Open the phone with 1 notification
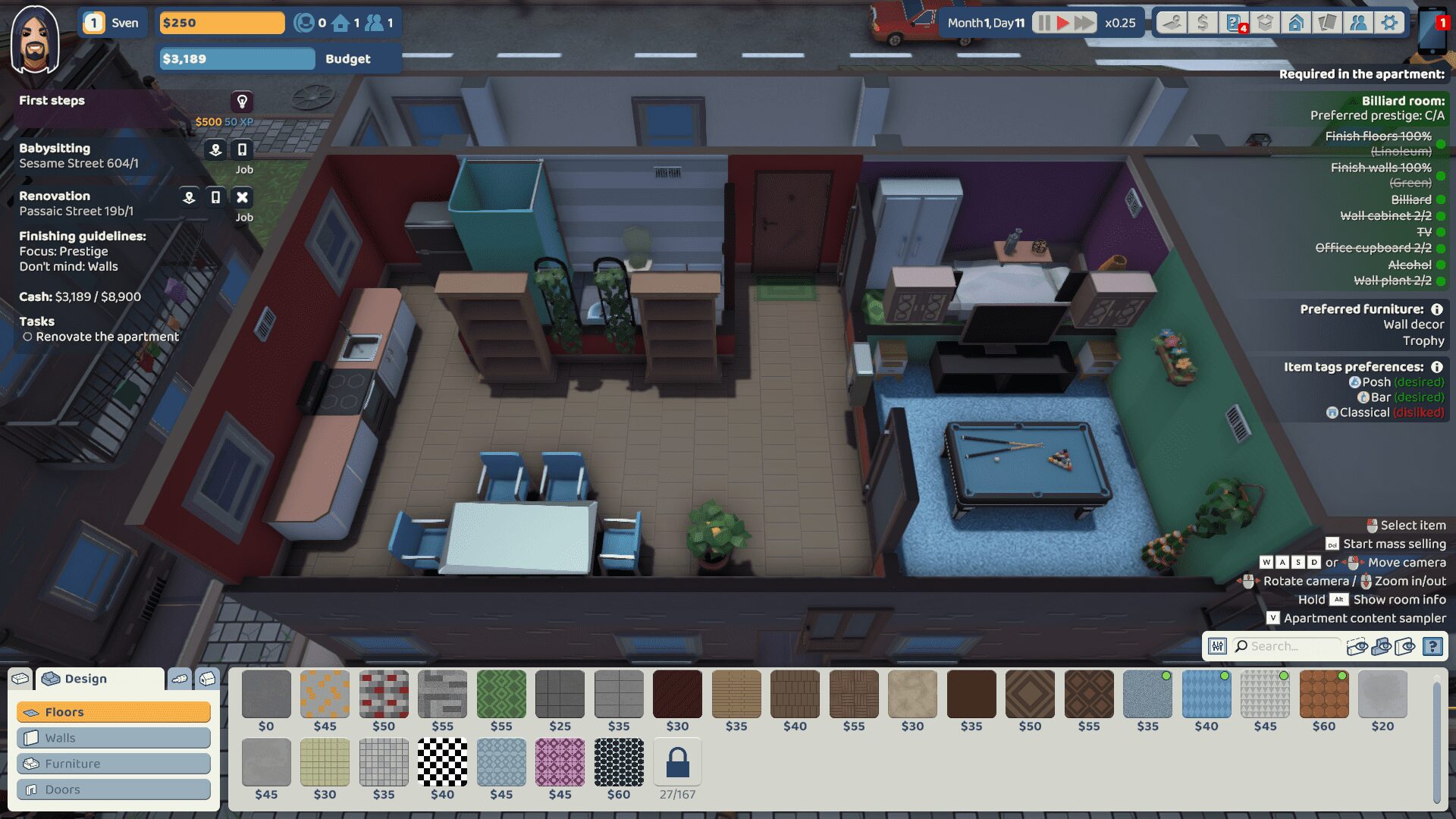Image resolution: width=1456 pixels, height=819 pixels. coord(1433,32)
